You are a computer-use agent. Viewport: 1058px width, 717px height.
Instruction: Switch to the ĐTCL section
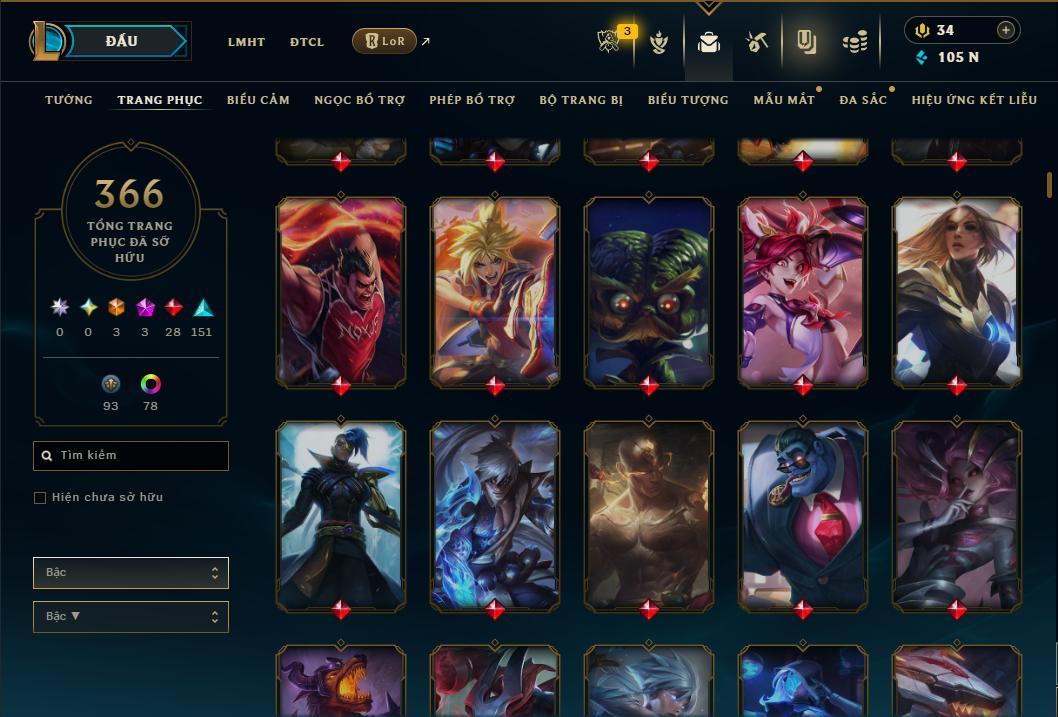(307, 42)
